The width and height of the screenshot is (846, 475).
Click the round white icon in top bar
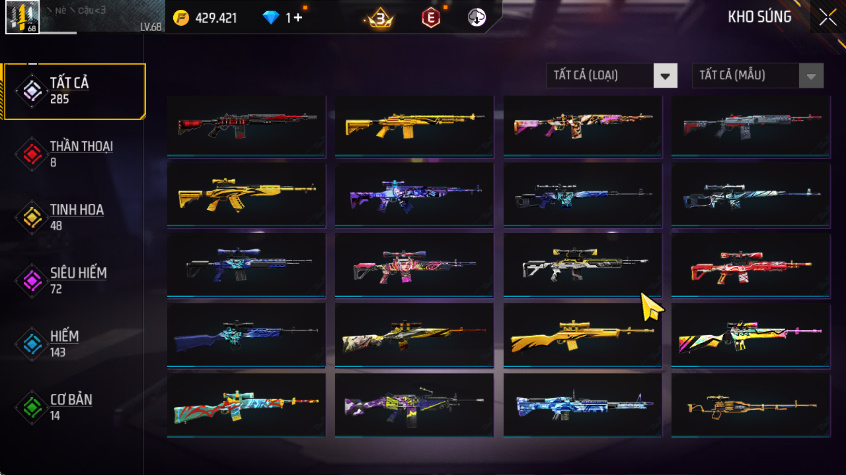click(477, 17)
